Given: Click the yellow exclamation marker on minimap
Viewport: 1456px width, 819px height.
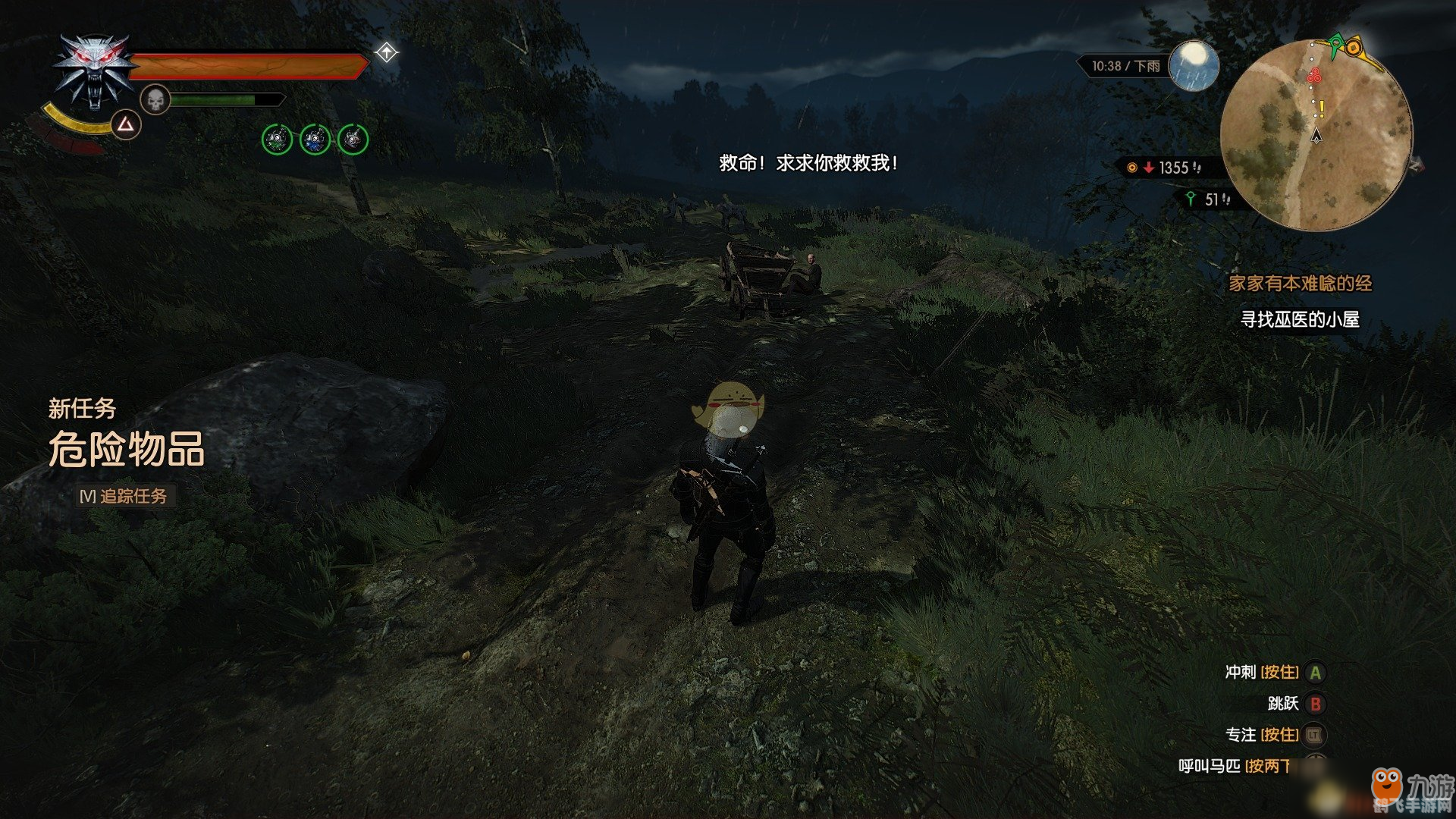Looking at the screenshot, I should coord(1322,109).
